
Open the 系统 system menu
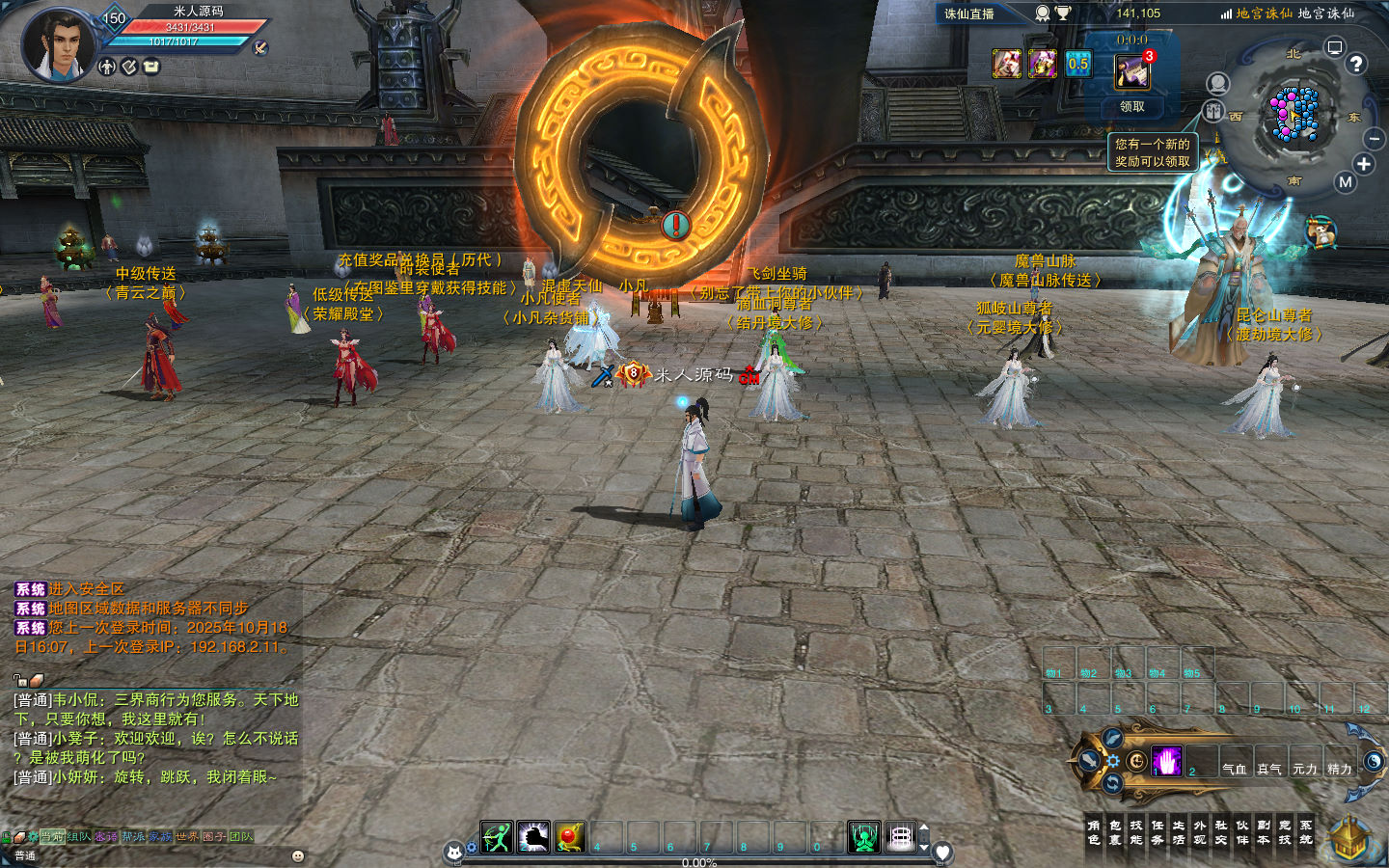coord(1306,832)
